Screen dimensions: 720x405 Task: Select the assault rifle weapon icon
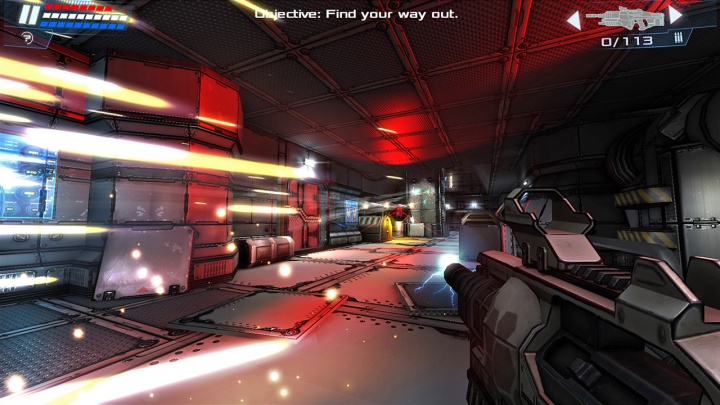(x=624, y=17)
